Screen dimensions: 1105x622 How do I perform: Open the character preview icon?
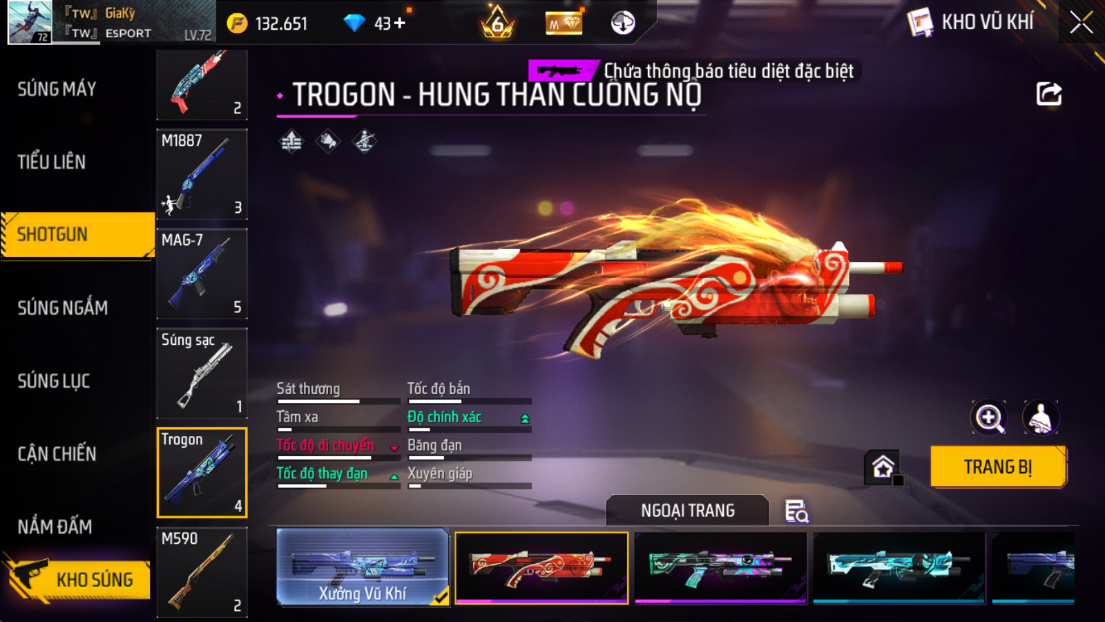pos(1040,418)
